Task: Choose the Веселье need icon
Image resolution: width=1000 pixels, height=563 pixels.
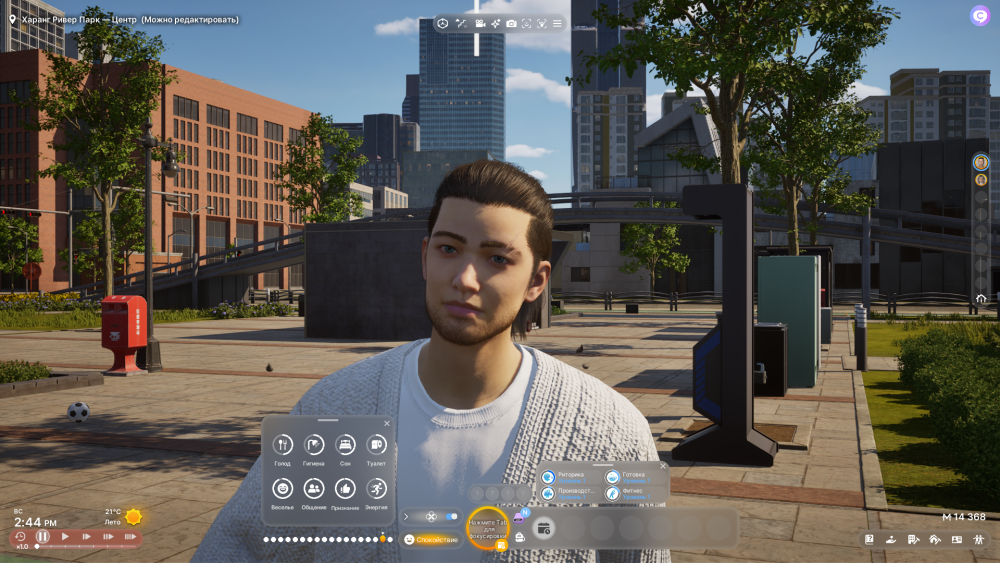Action: click(x=283, y=488)
